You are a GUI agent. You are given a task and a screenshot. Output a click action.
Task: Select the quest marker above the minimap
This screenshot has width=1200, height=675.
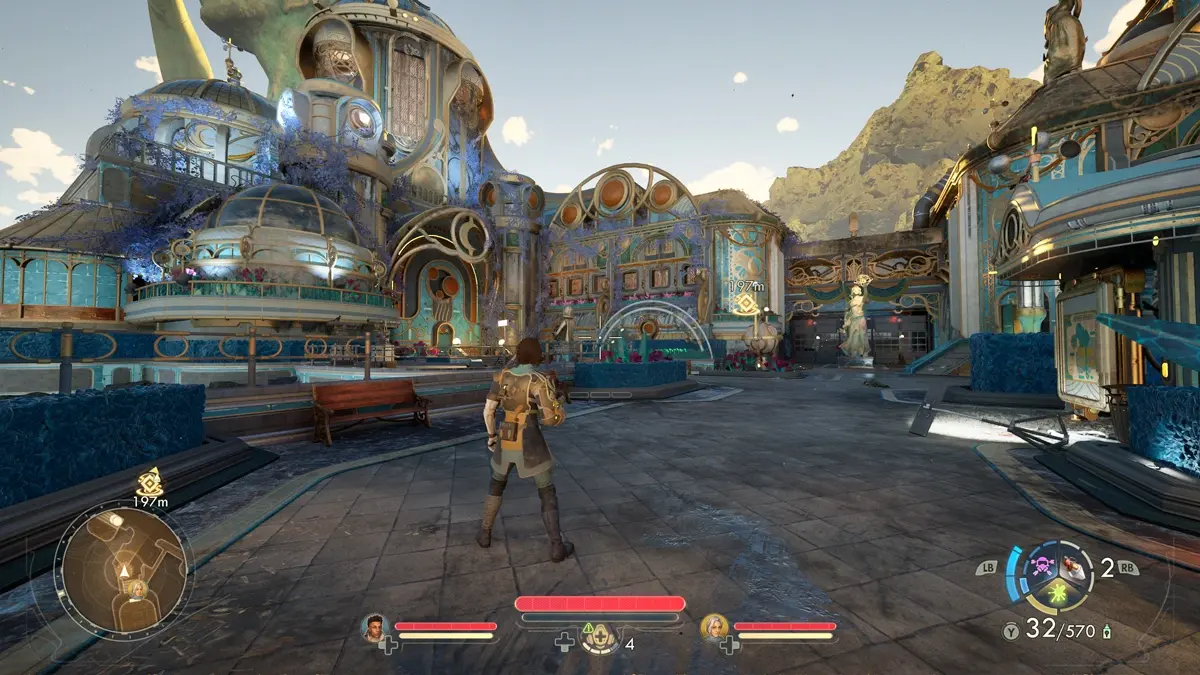tap(150, 481)
